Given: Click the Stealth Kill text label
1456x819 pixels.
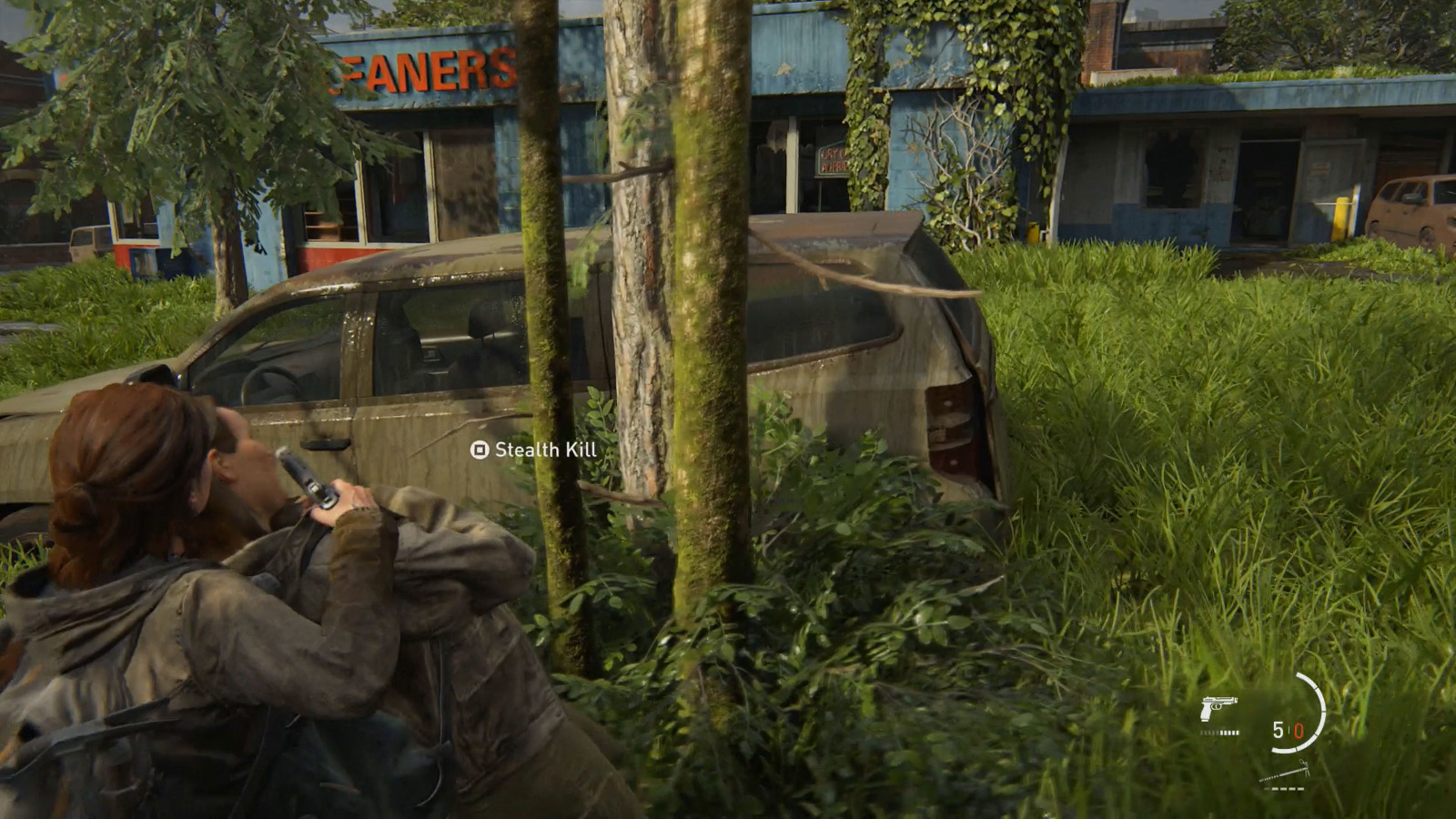Looking at the screenshot, I should pyautogui.click(x=545, y=450).
